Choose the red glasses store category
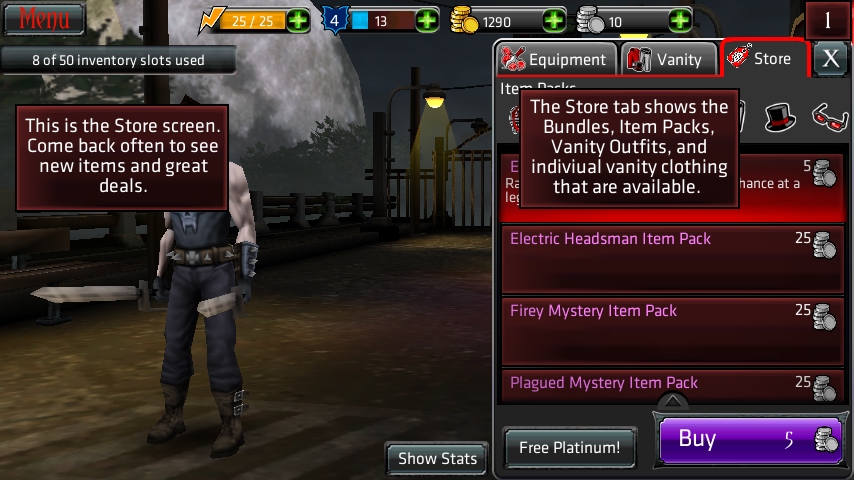This screenshot has width=854, height=480. point(828,118)
